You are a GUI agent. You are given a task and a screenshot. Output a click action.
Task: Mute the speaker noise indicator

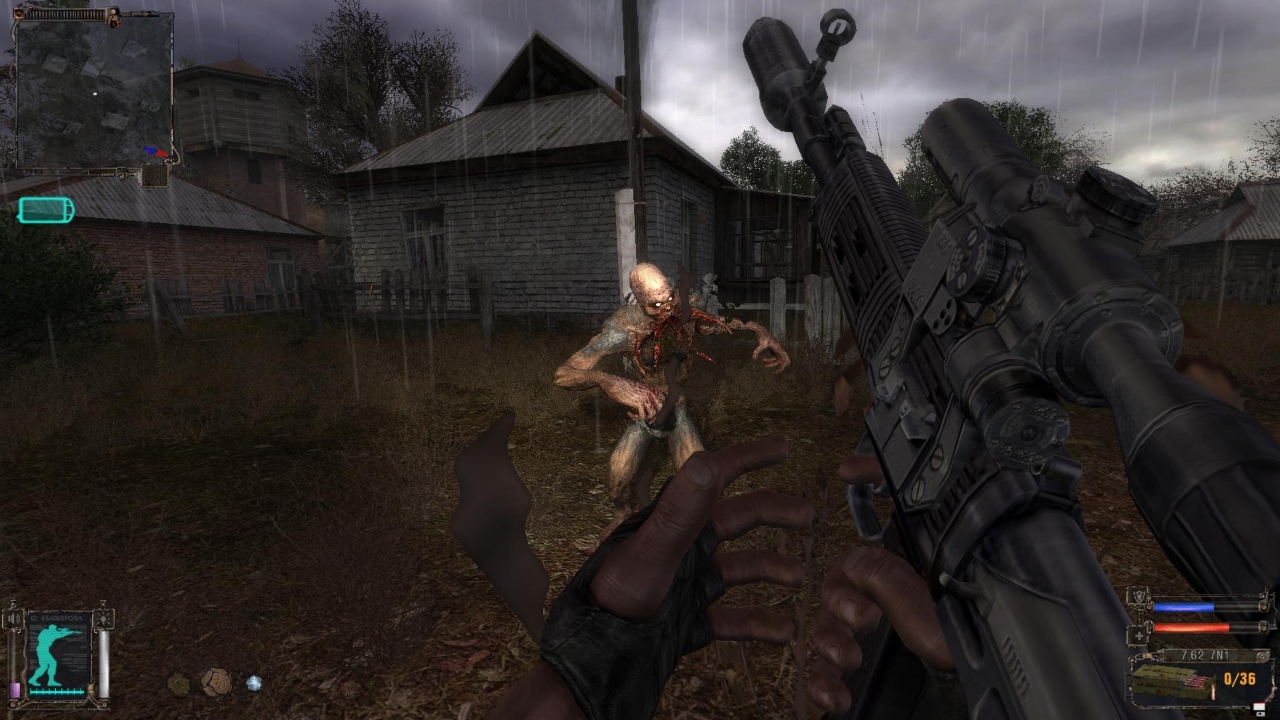coord(13,617)
